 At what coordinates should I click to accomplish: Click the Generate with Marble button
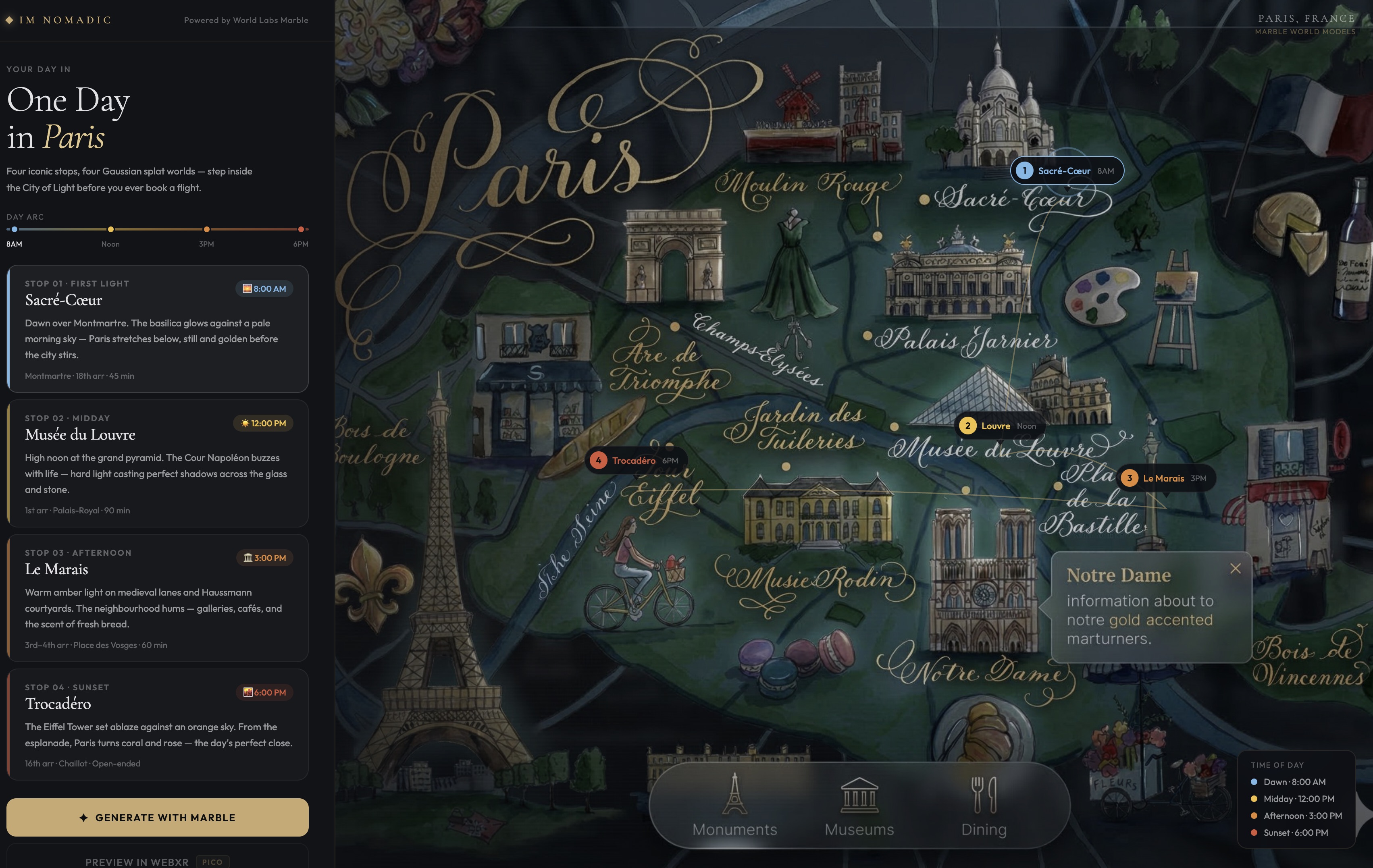click(x=157, y=817)
